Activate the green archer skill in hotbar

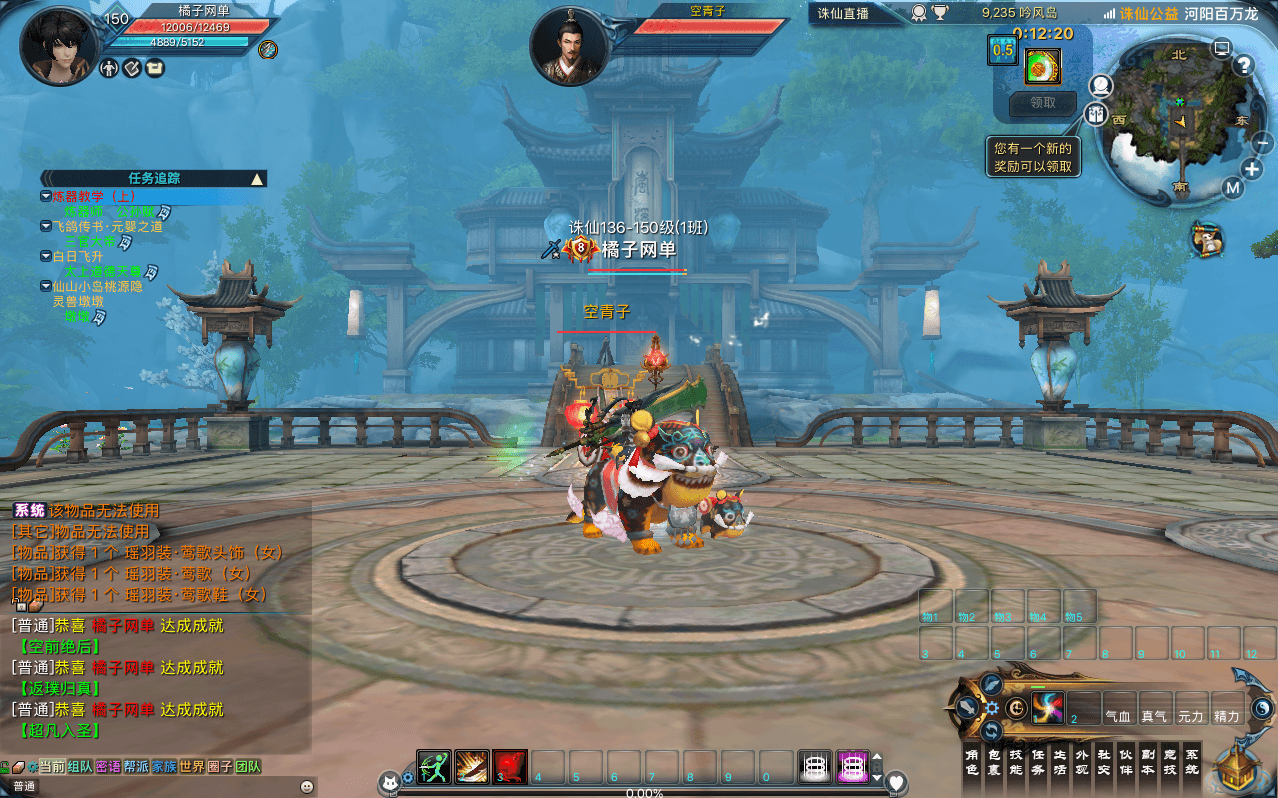tap(434, 766)
